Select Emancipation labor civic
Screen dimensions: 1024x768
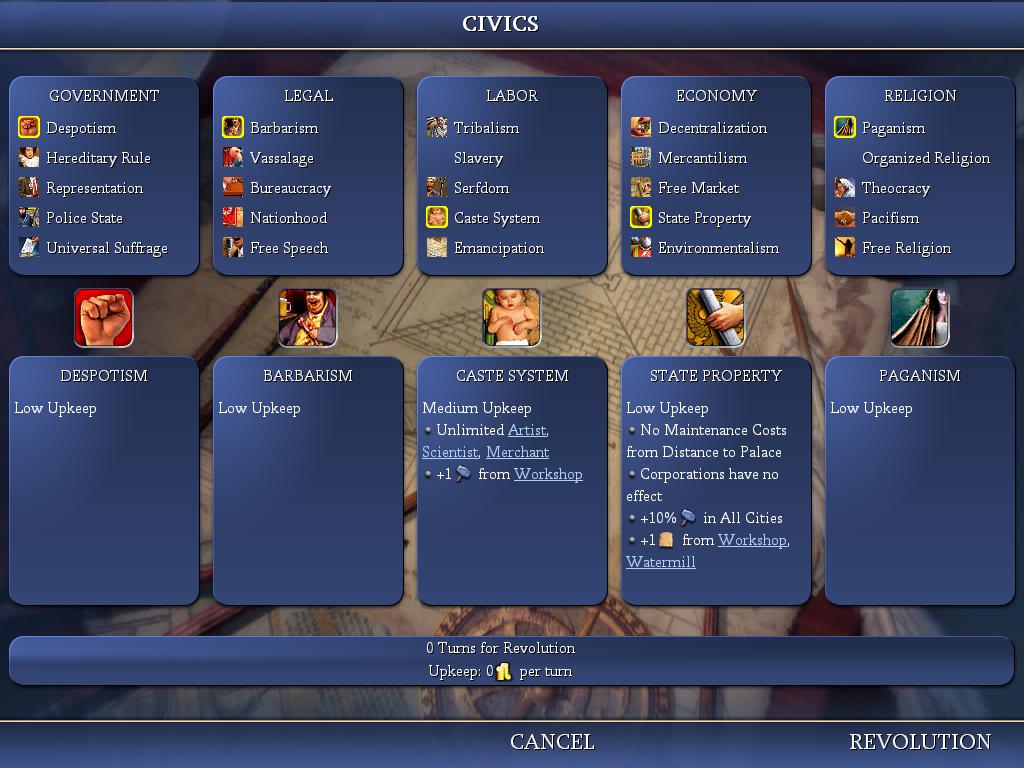pyautogui.click(x=498, y=248)
